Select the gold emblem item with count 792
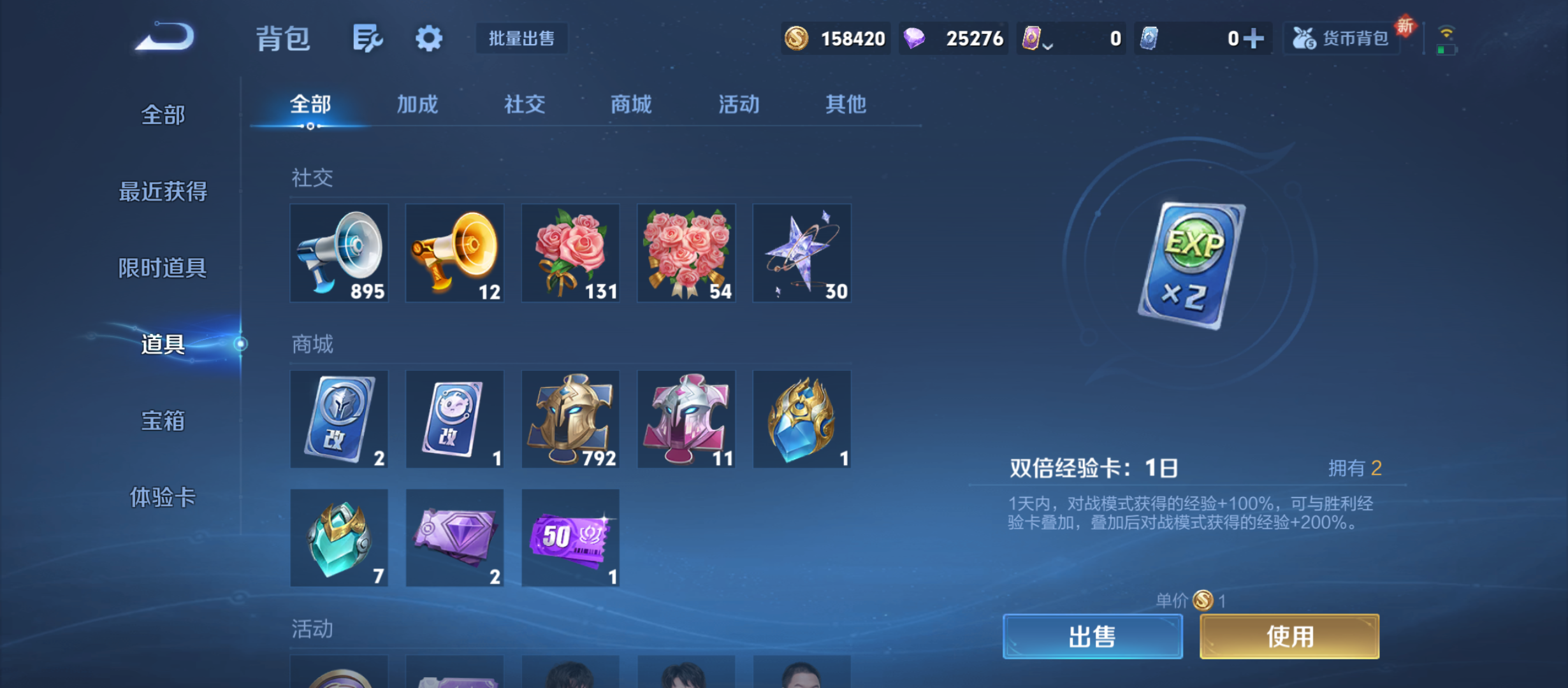Screen dimensions: 1568x688 click(x=570, y=419)
